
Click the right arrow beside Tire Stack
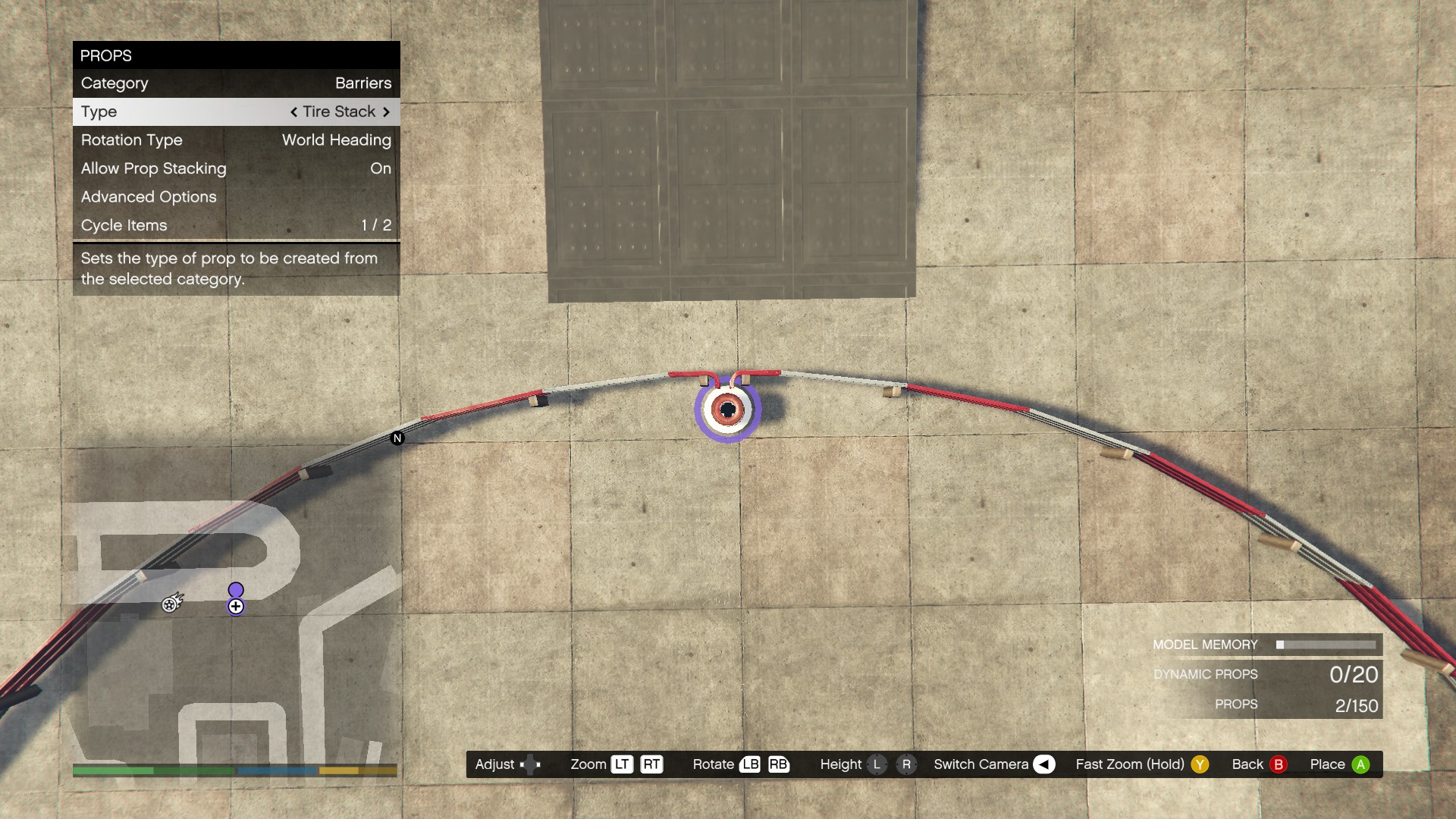click(386, 112)
